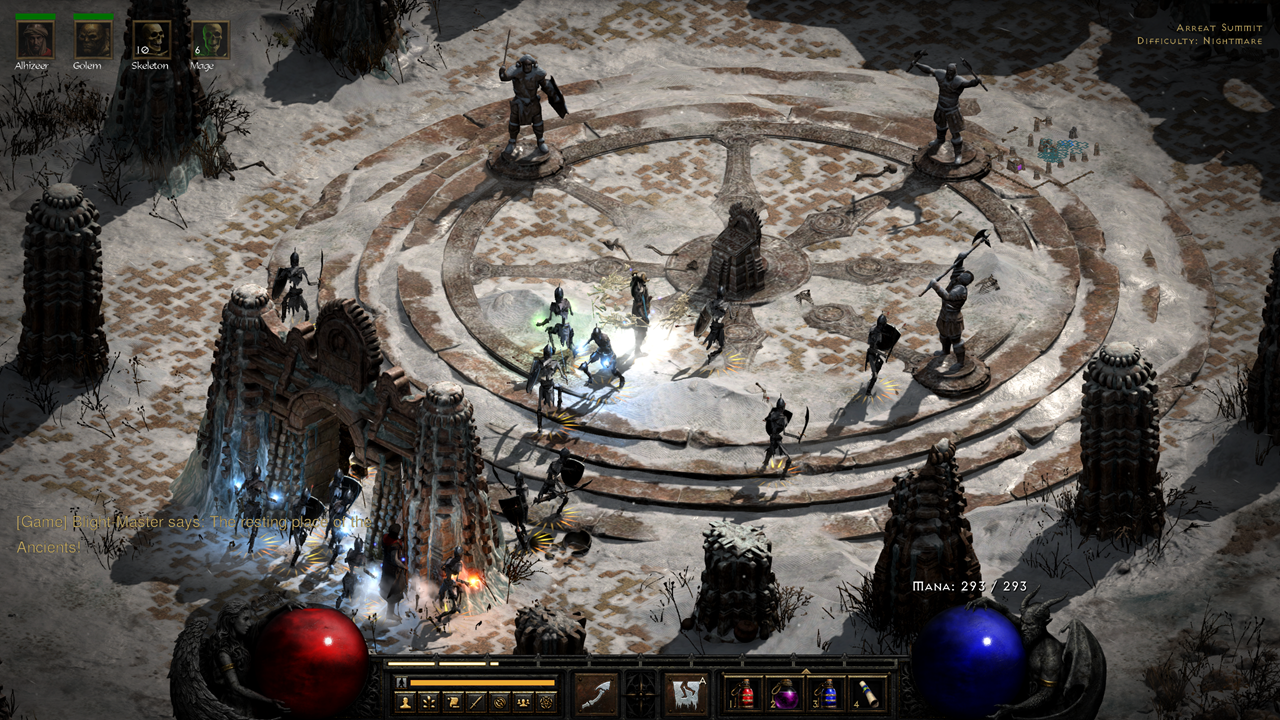Open the skill tree from the mini panel

[x=429, y=702]
